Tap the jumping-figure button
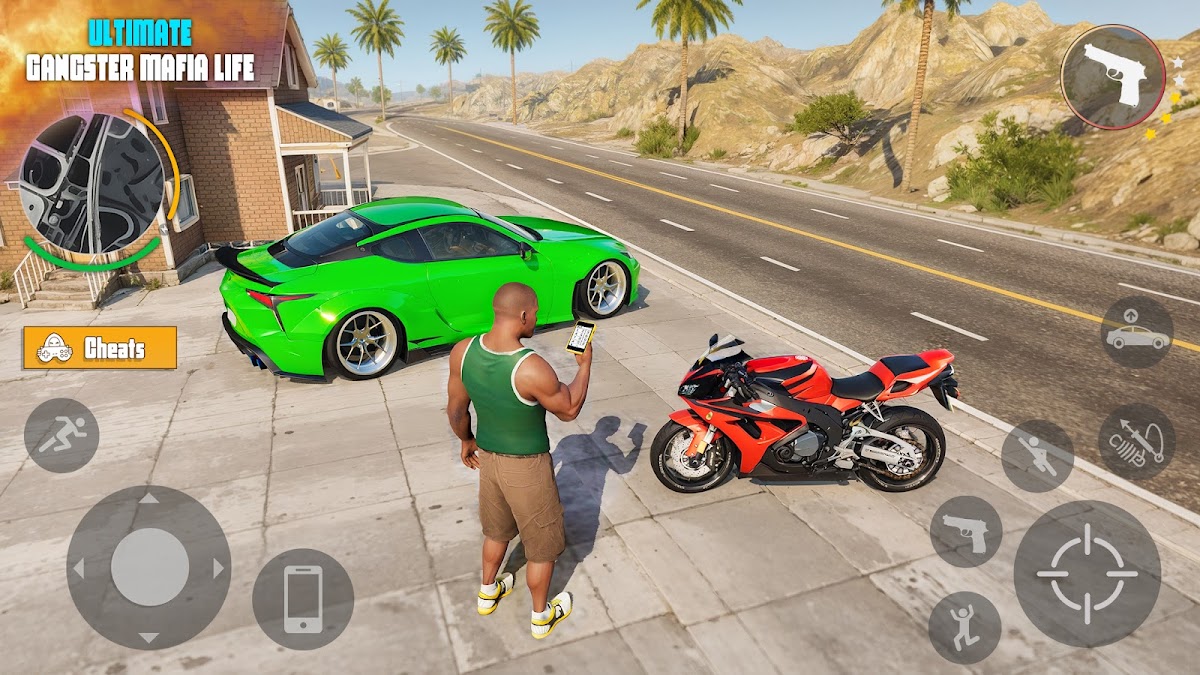1200x675 pixels. 965,627
